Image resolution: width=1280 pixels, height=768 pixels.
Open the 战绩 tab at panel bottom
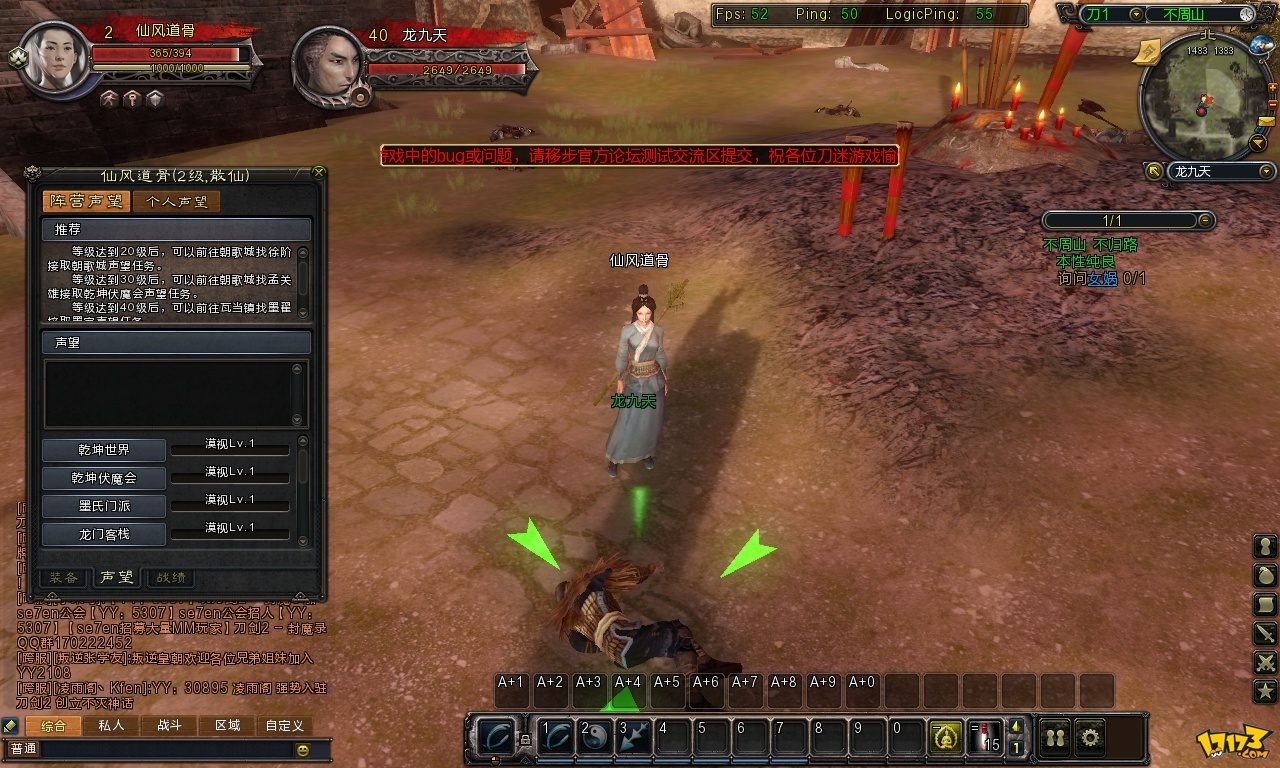click(x=170, y=577)
